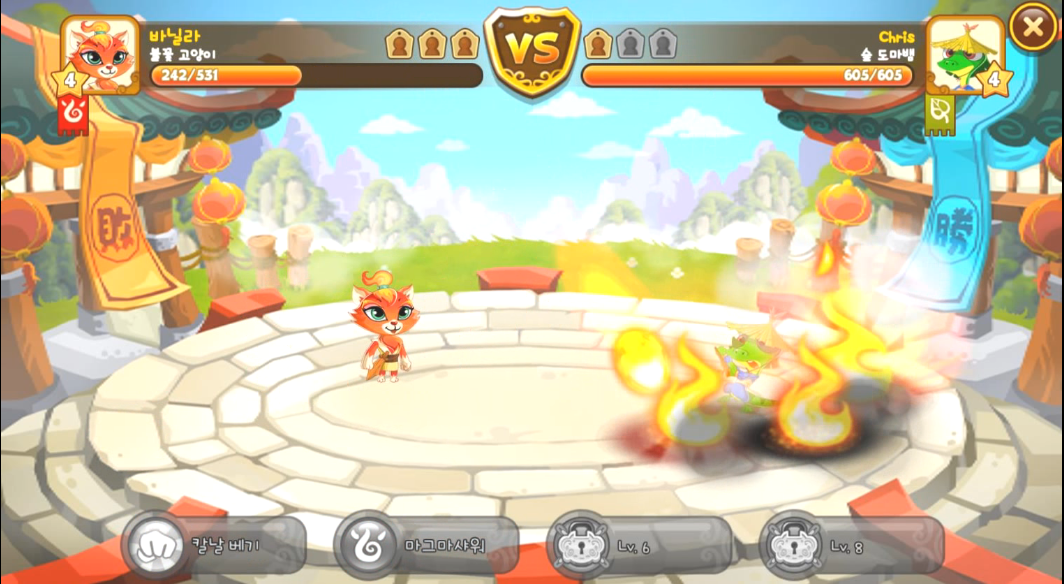The width and height of the screenshot is (1064, 584).
Task: Click the leaf element badge under lizard portrait
Action: click(940, 115)
